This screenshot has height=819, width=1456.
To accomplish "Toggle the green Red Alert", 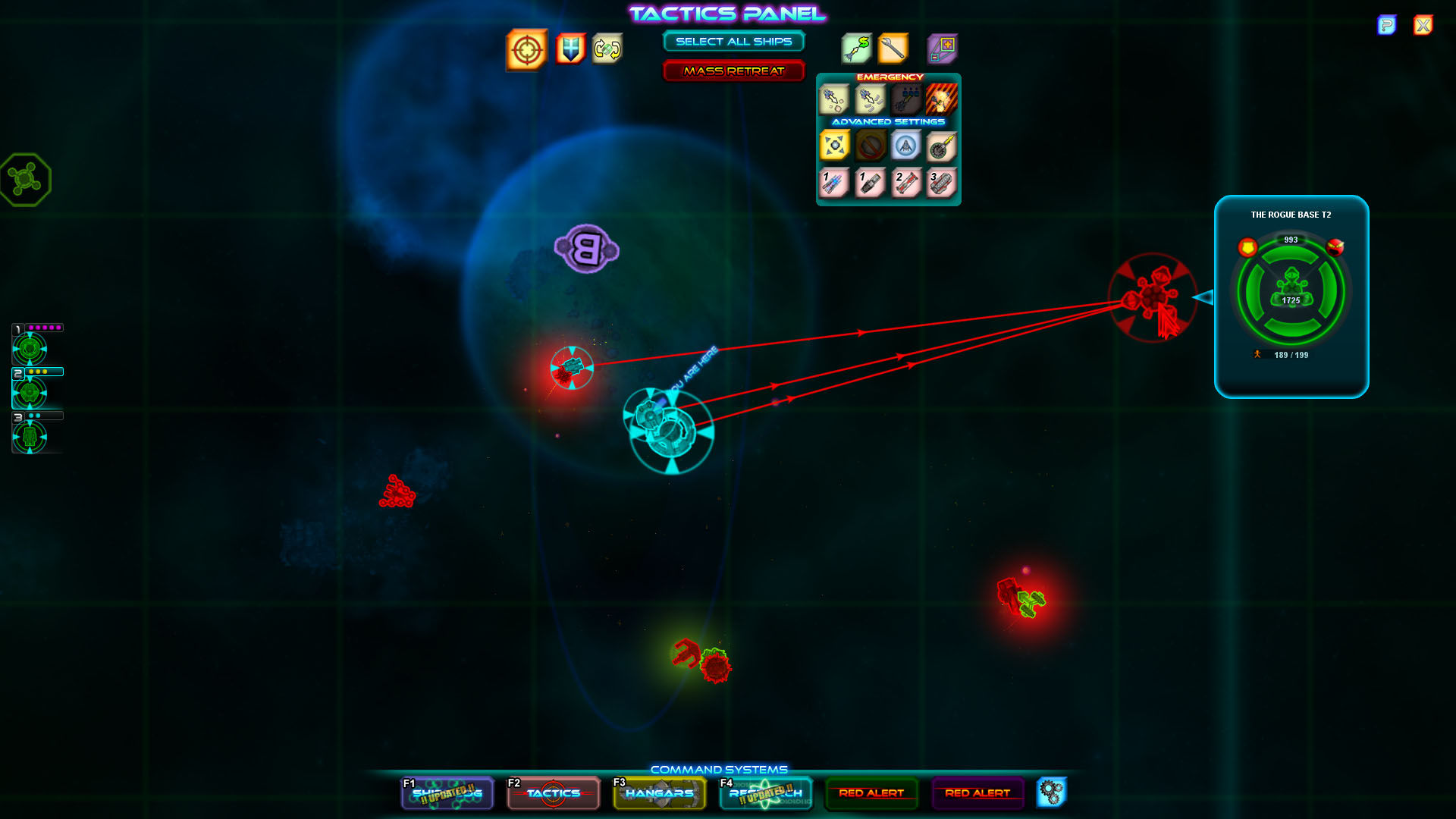I will pos(871,793).
